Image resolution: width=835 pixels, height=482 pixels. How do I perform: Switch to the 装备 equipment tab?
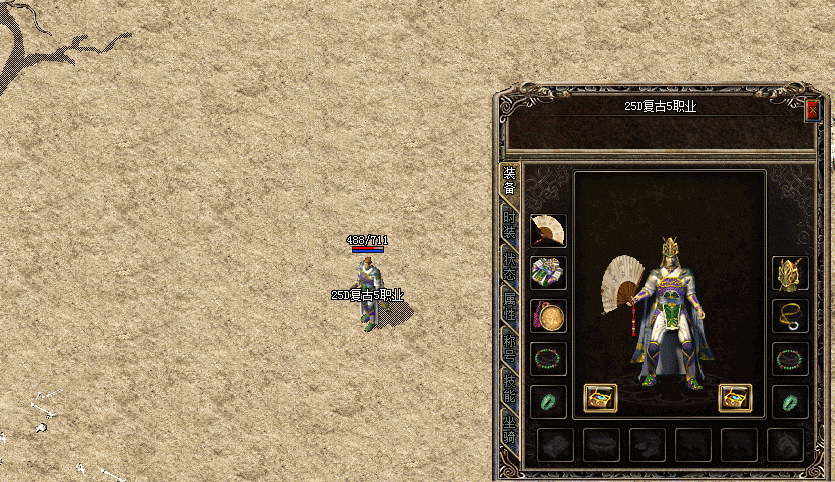[x=510, y=181]
